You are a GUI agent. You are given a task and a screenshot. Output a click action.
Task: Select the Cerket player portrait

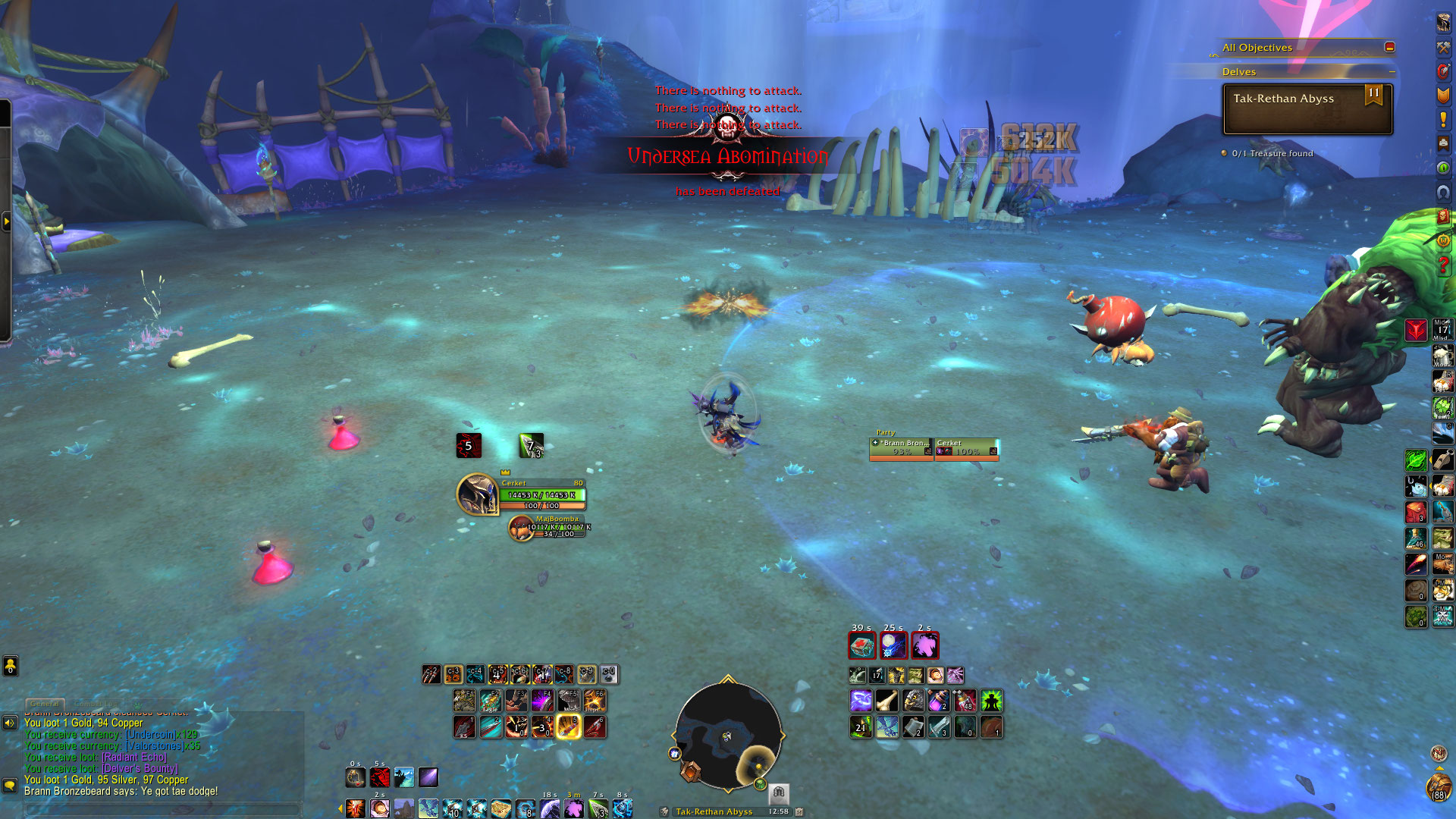pyautogui.click(x=477, y=494)
